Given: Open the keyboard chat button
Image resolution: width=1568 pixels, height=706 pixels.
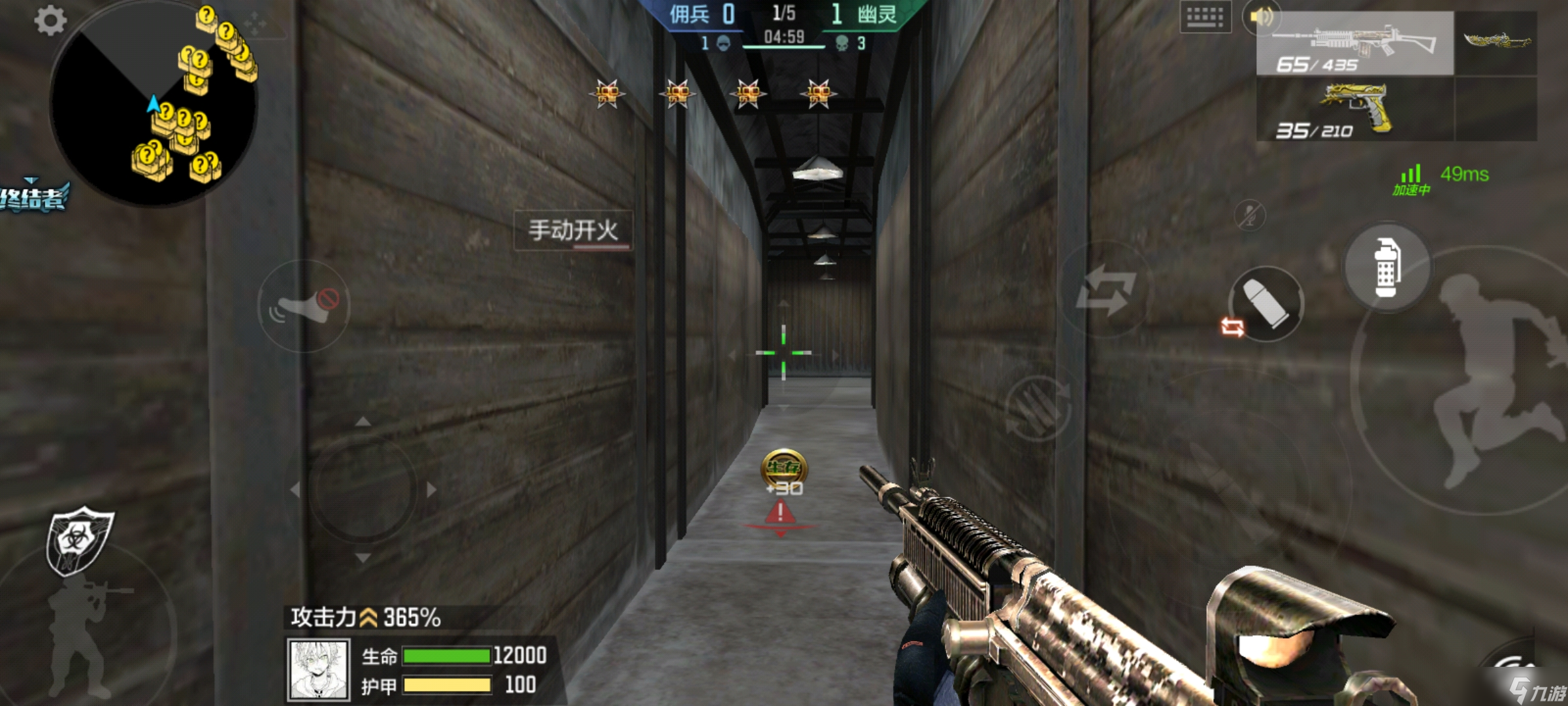Looking at the screenshot, I should 1205,18.
